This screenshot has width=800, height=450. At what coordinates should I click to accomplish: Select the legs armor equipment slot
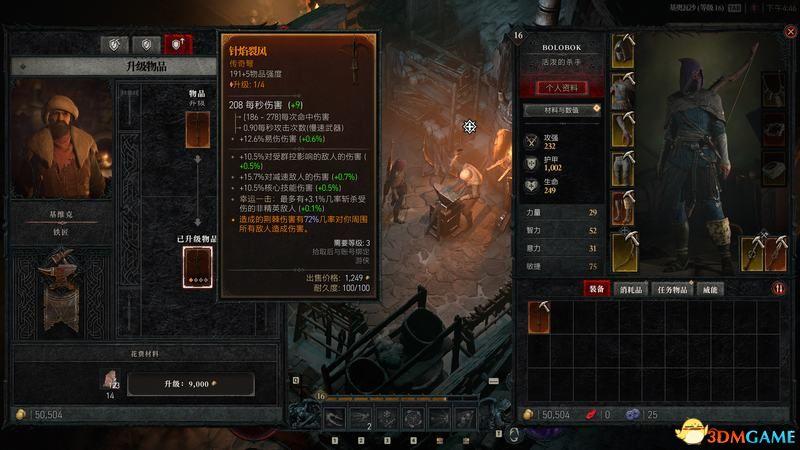click(622, 166)
